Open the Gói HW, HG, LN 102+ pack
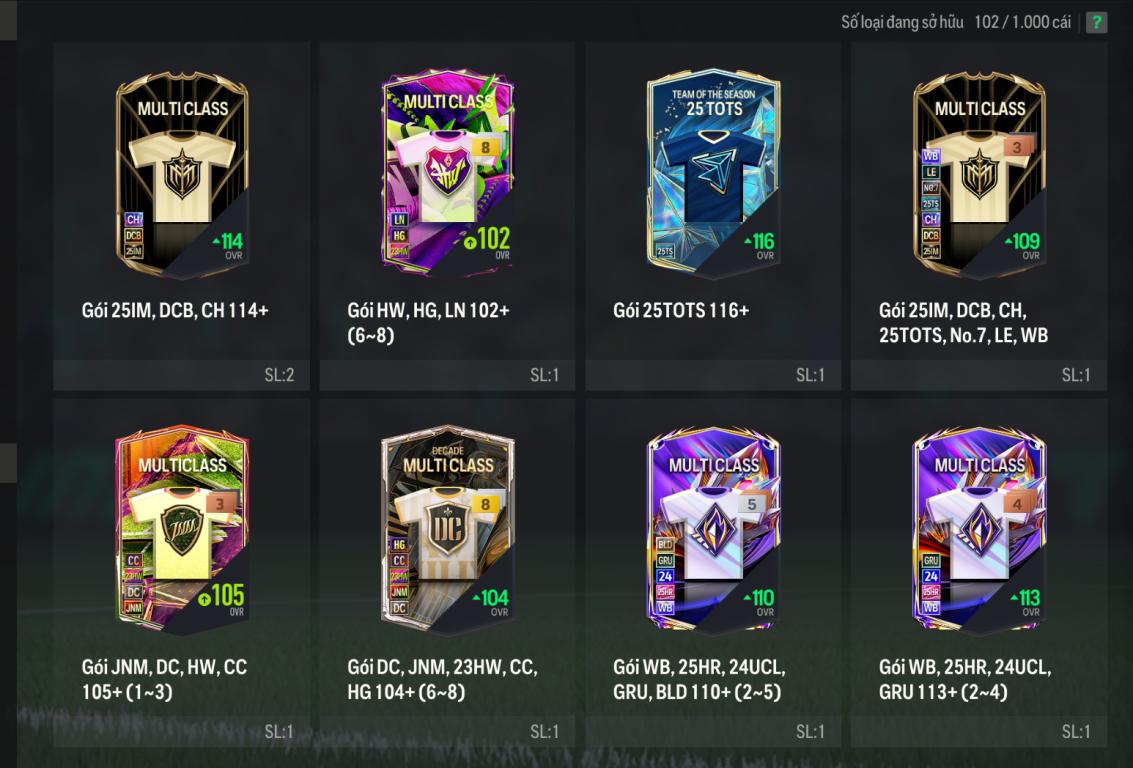This screenshot has width=1133, height=768. tap(447, 175)
